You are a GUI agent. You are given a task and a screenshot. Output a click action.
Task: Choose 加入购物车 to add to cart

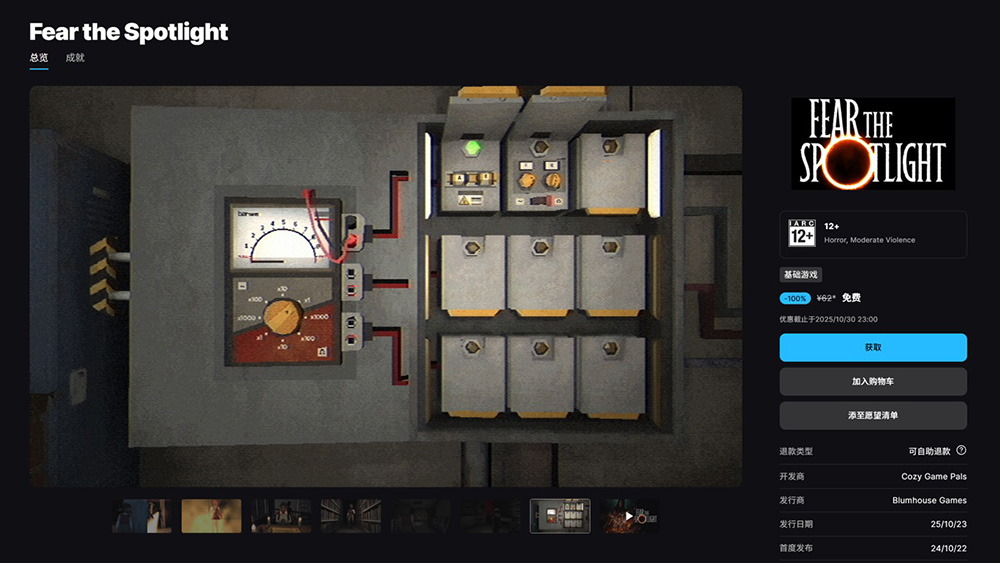(x=873, y=381)
